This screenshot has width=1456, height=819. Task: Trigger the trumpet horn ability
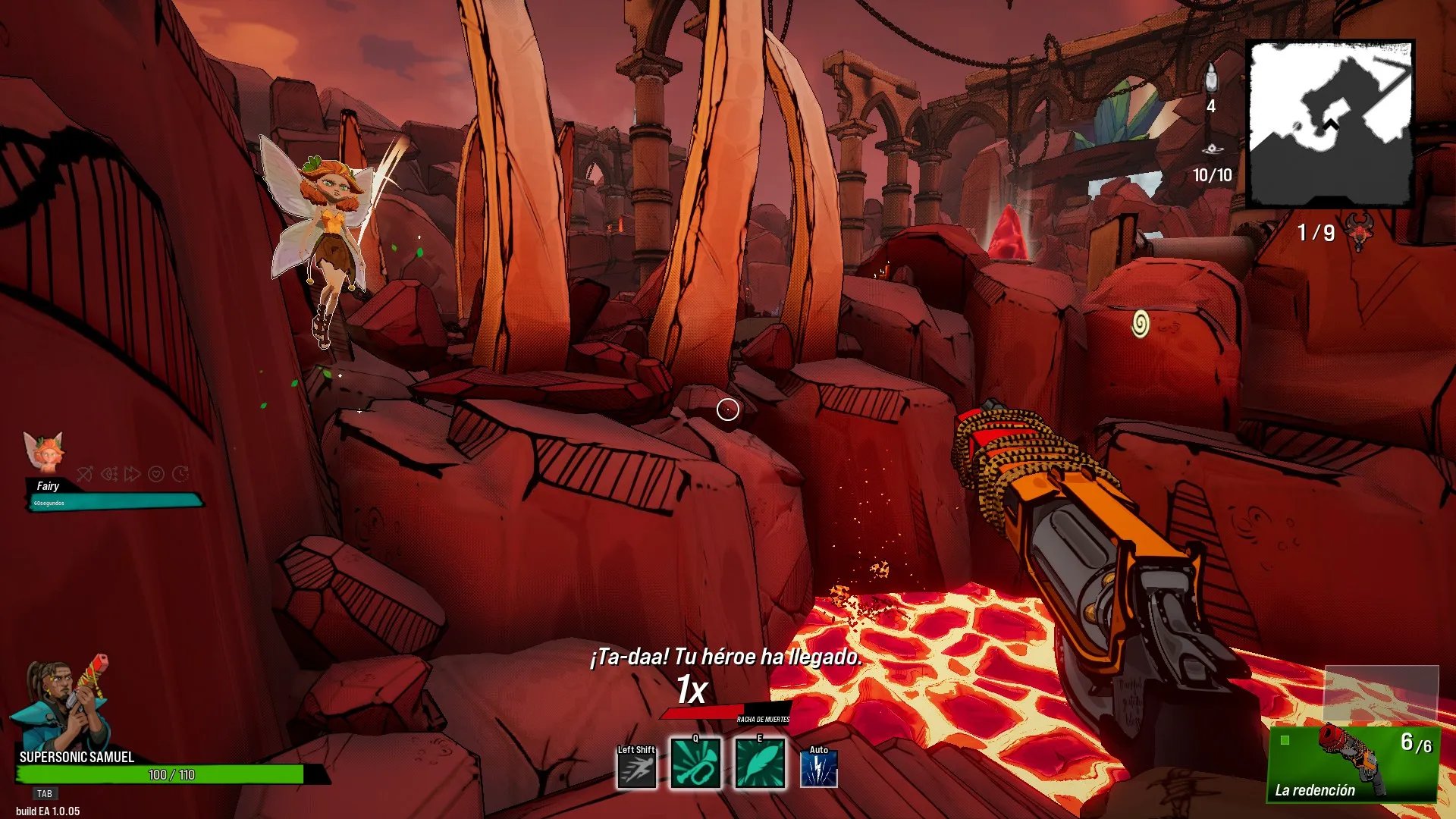pos(695,764)
